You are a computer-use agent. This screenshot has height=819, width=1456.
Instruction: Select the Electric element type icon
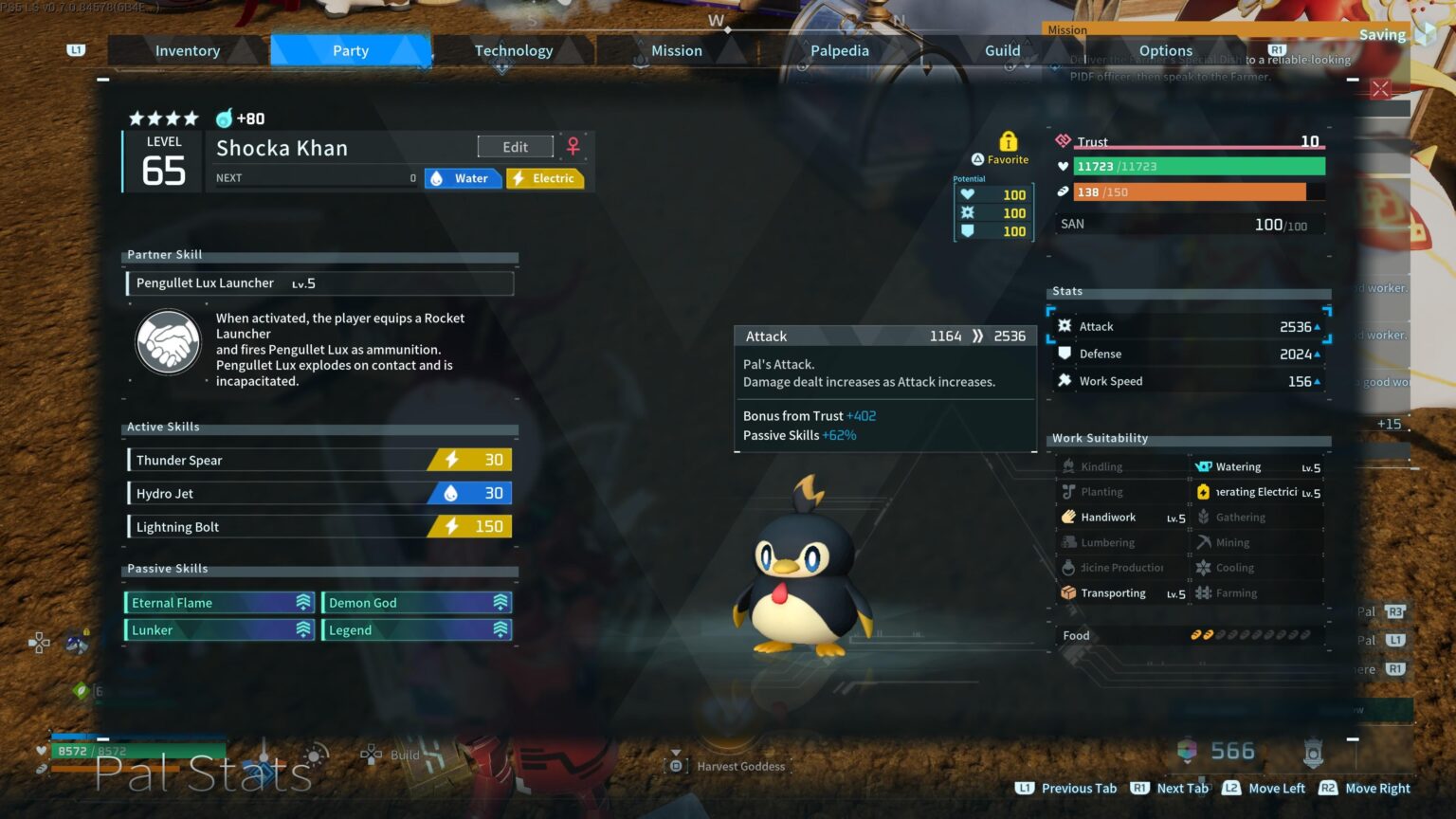click(x=518, y=178)
